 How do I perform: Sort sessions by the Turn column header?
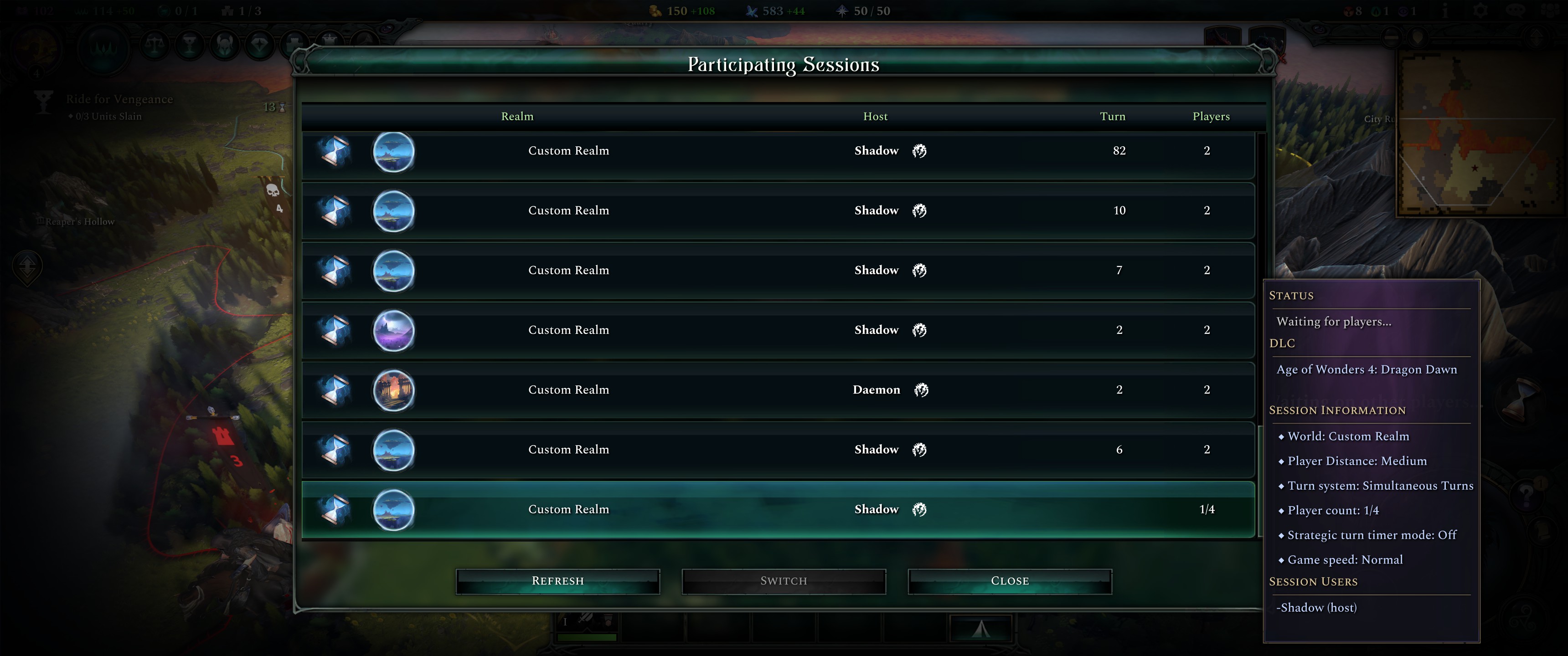point(1112,116)
